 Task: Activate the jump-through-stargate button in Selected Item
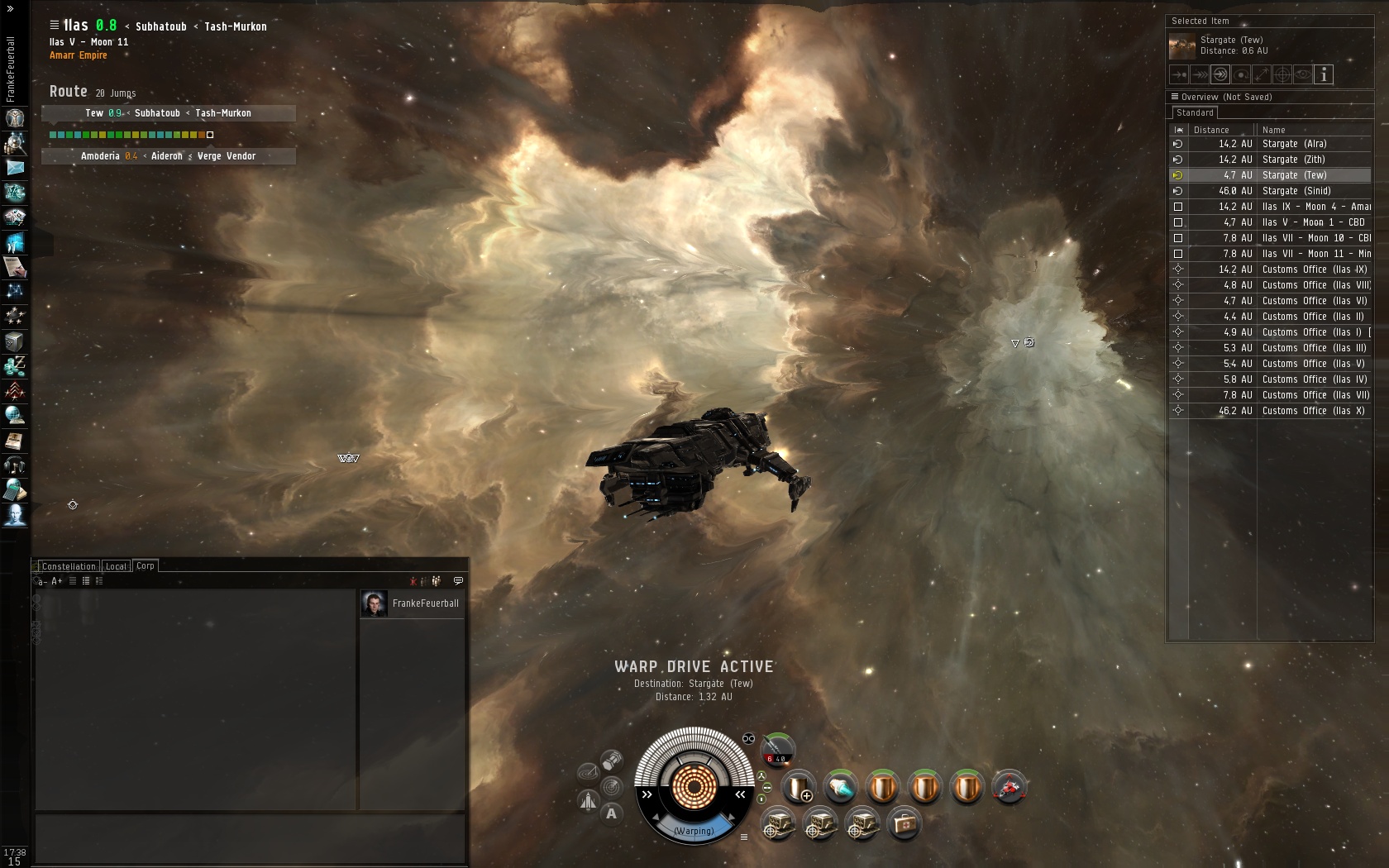tap(1220, 75)
